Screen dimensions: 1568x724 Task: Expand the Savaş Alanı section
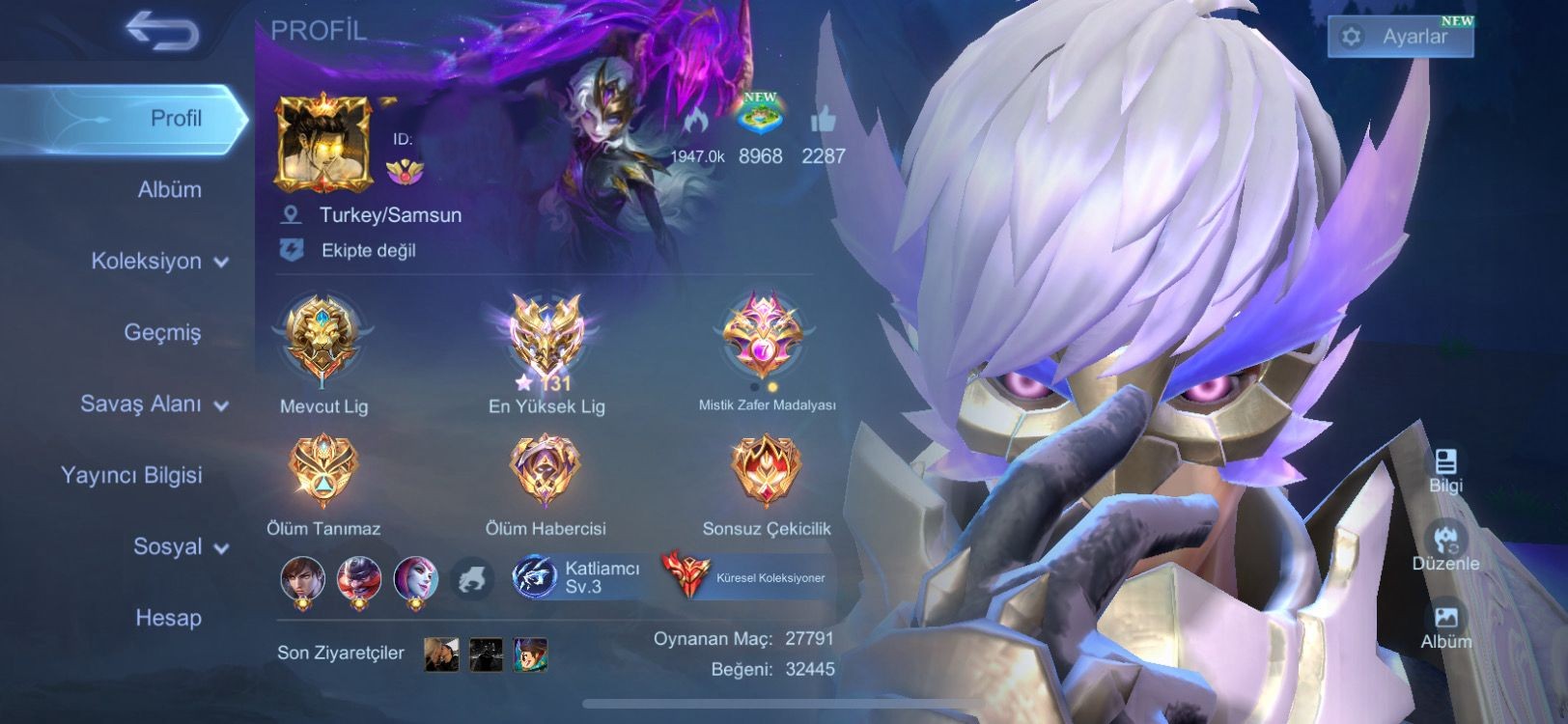click(x=153, y=404)
